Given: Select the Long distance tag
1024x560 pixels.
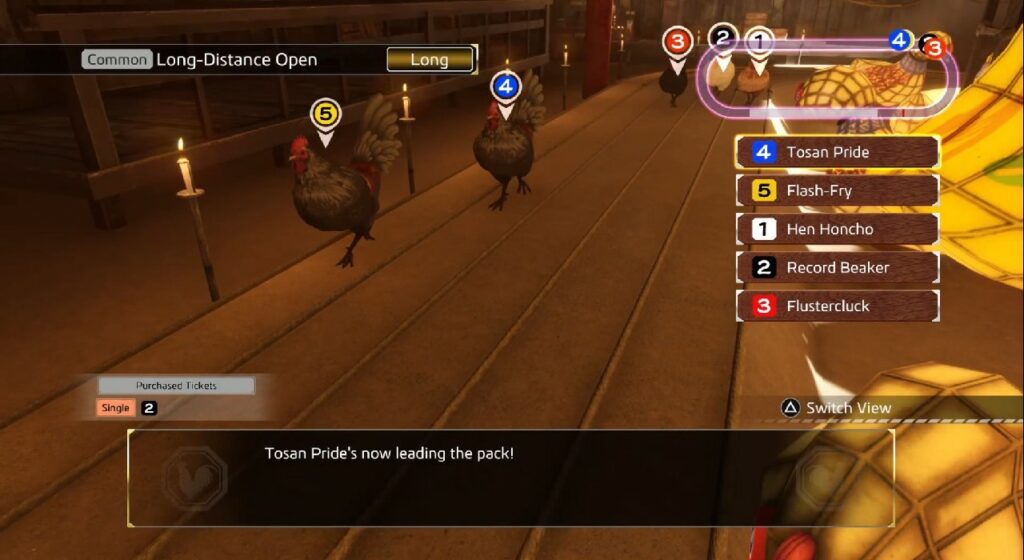Looking at the screenshot, I should [x=430, y=60].
